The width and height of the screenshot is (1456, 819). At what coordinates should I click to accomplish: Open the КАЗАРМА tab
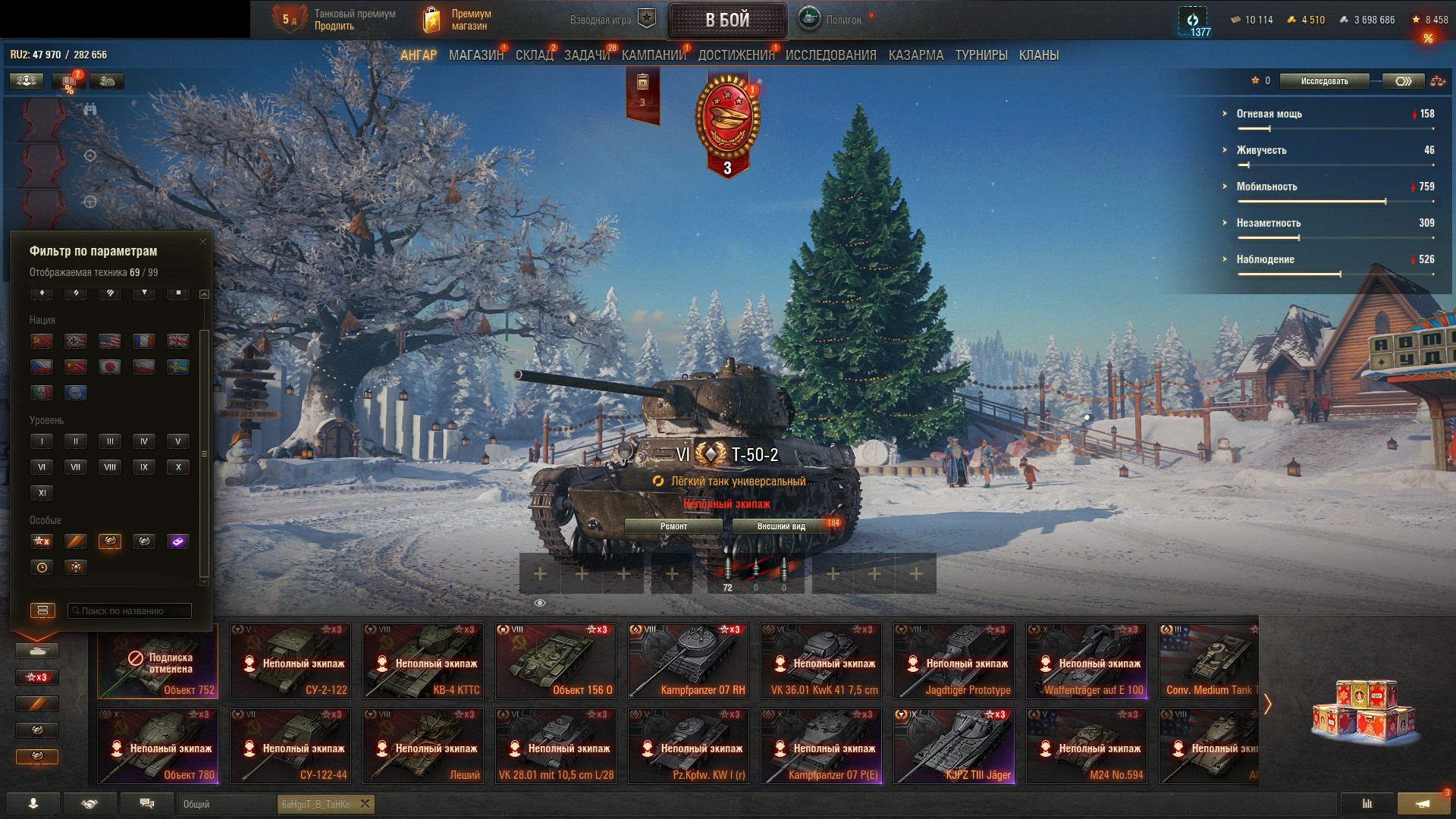click(x=915, y=55)
